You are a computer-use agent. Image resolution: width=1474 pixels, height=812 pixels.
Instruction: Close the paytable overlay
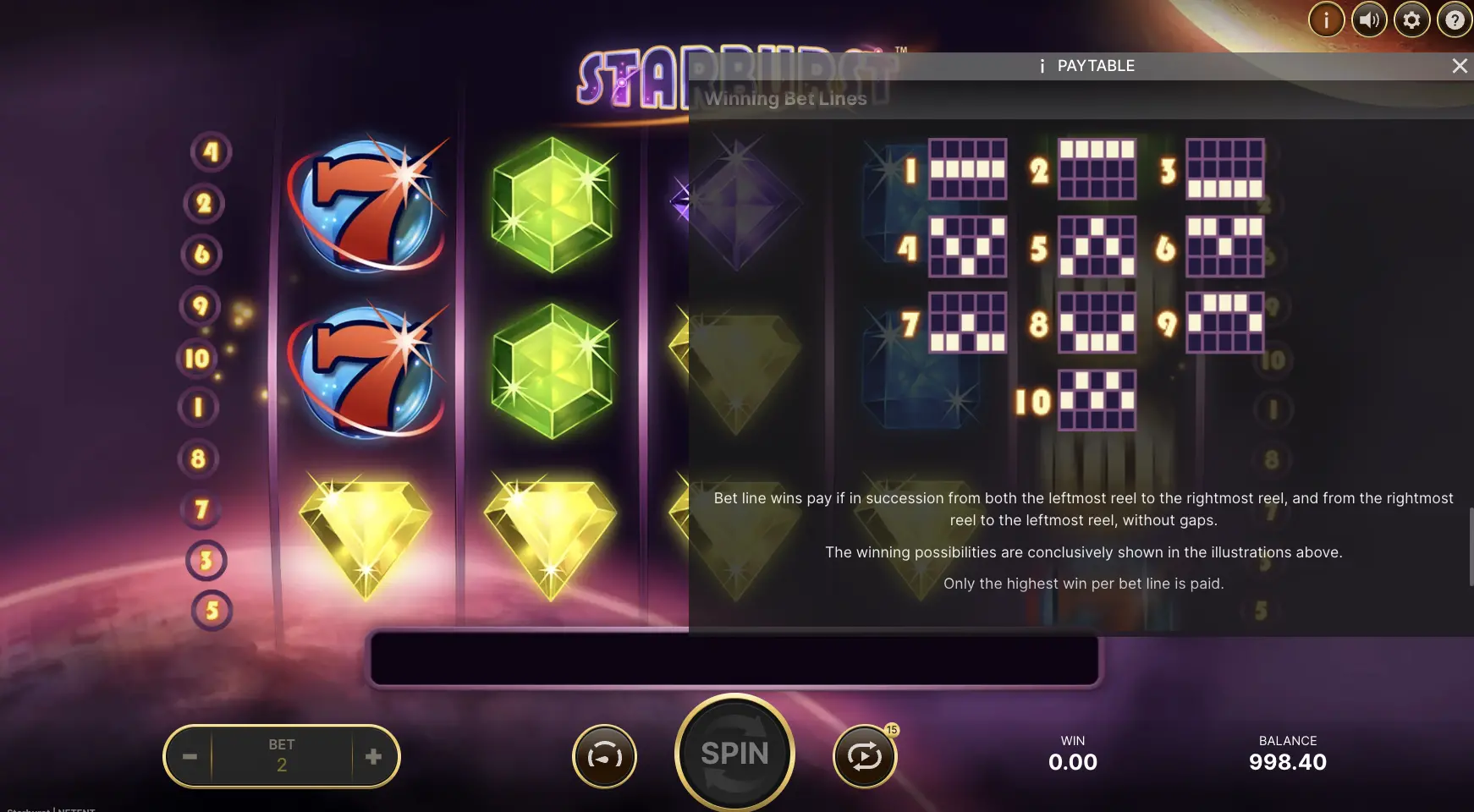tap(1460, 65)
